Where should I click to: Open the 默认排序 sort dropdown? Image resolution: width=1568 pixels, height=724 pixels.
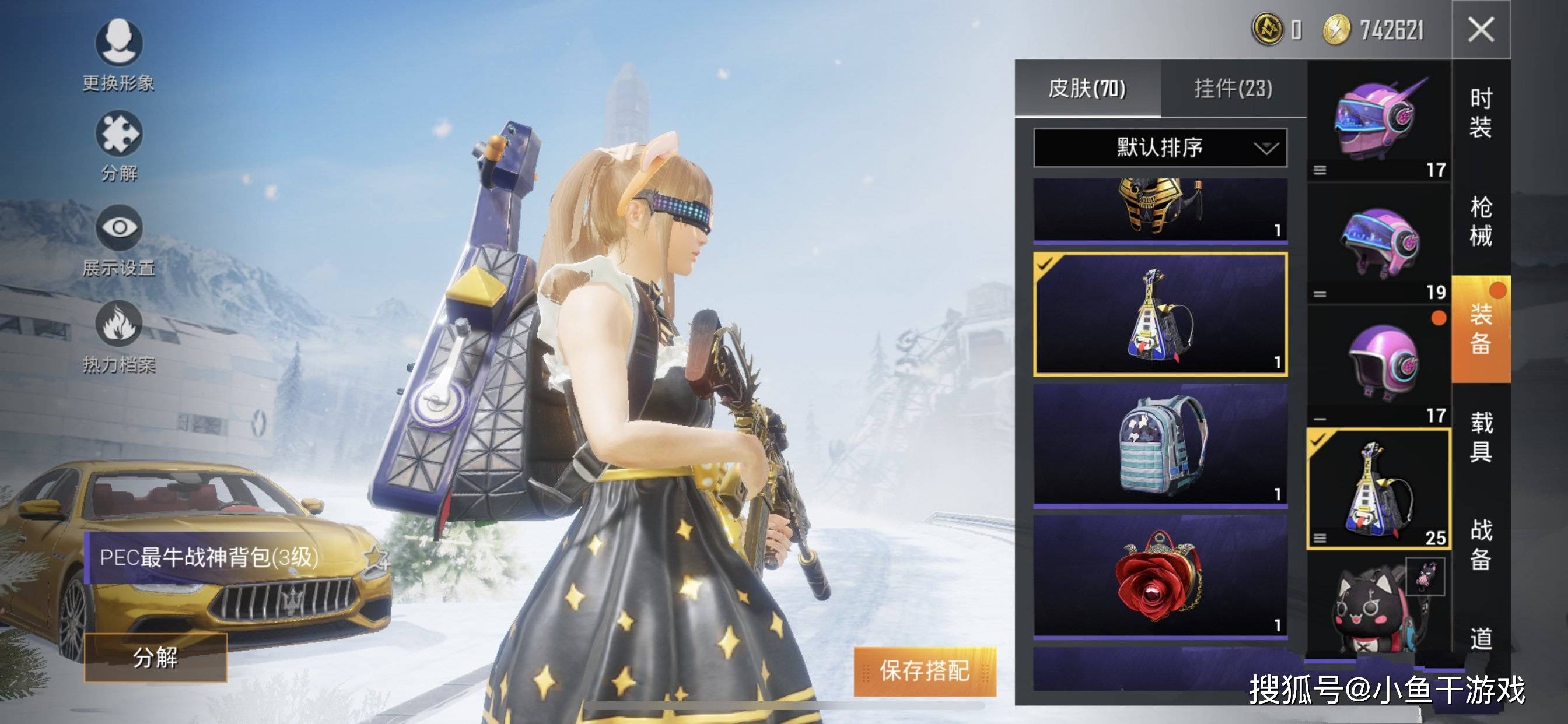(x=1160, y=147)
